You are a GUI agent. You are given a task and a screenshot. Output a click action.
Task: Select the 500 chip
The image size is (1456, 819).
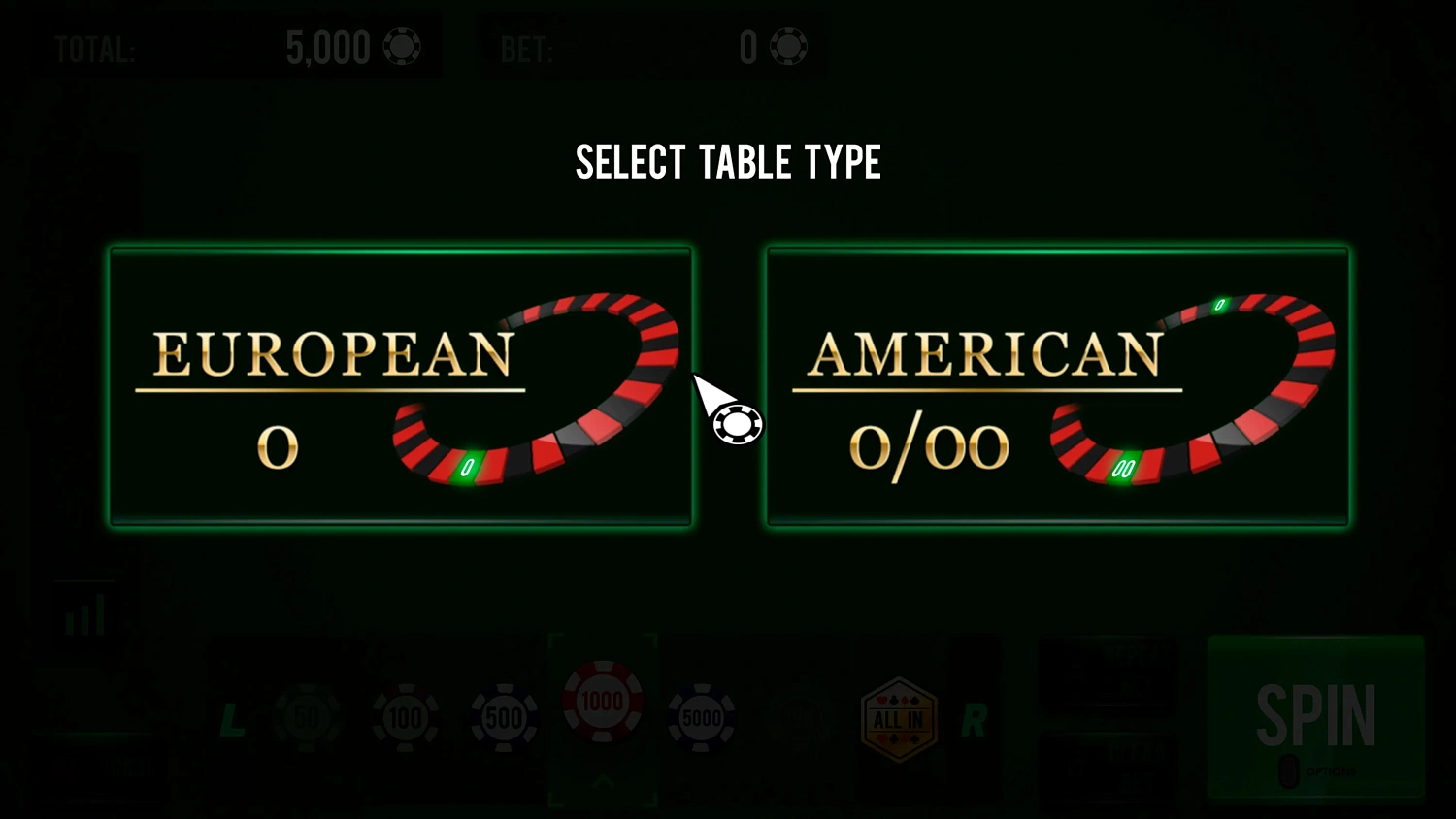504,716
